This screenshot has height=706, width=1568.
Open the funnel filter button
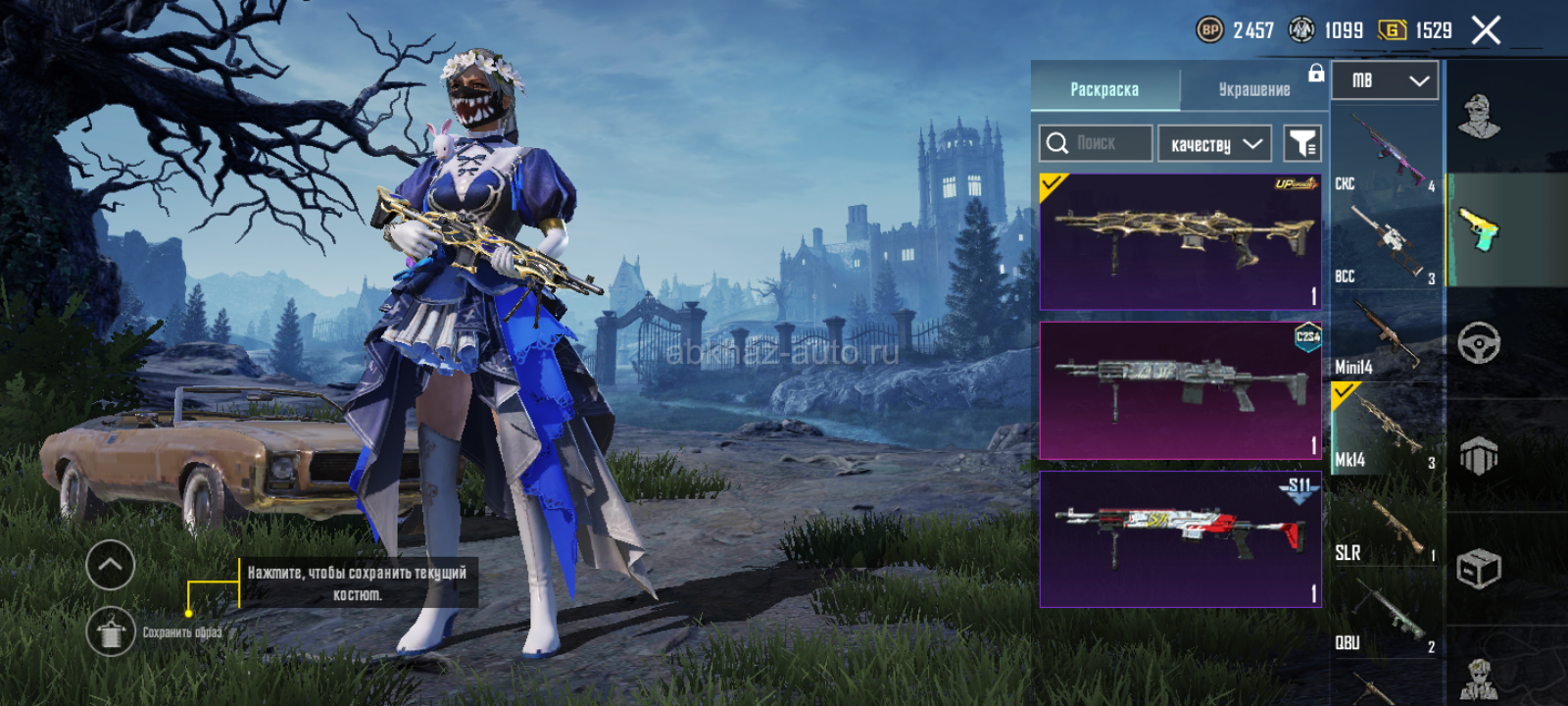1302,144
